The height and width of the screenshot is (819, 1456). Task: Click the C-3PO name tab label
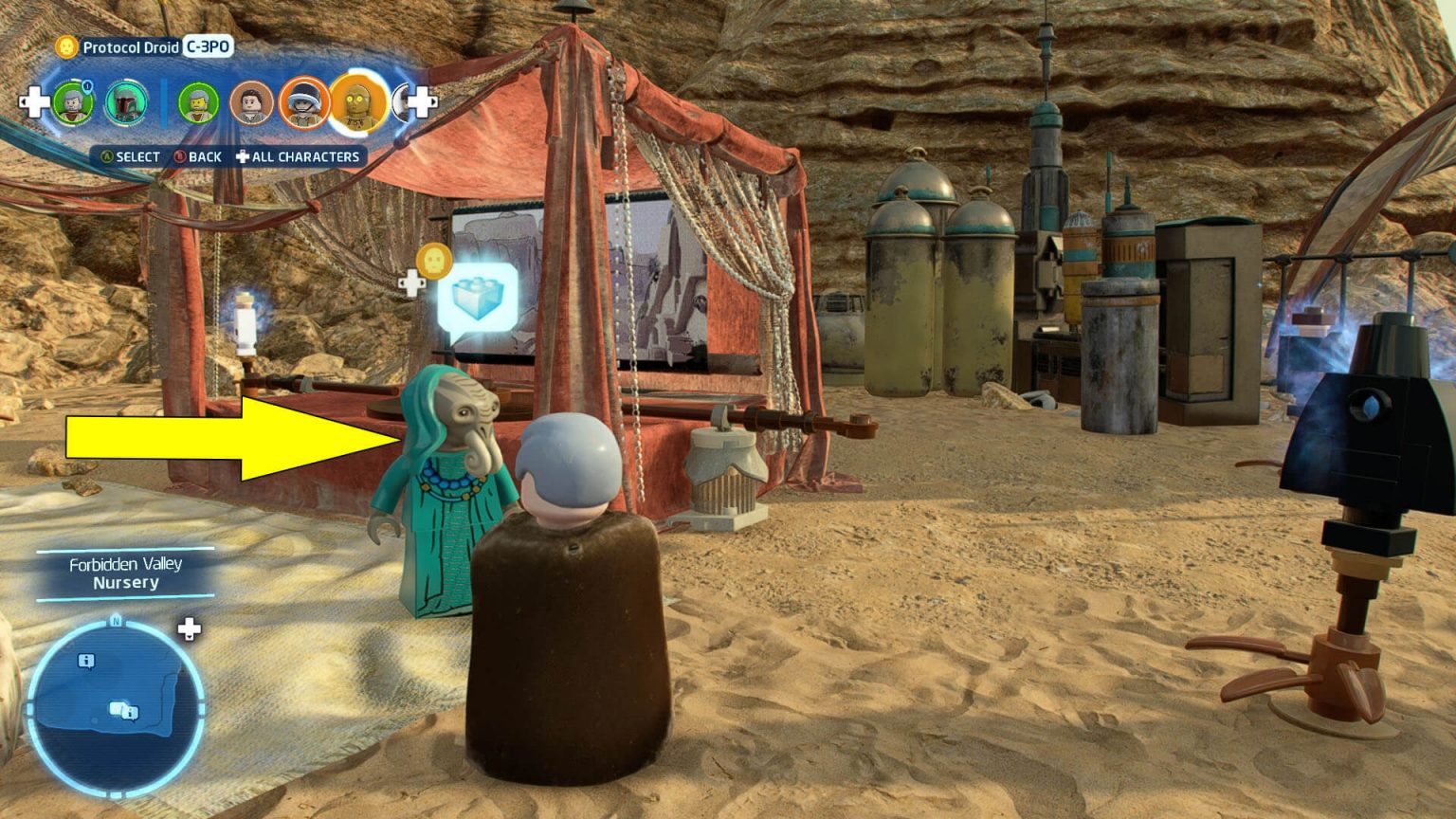point(208,46)
